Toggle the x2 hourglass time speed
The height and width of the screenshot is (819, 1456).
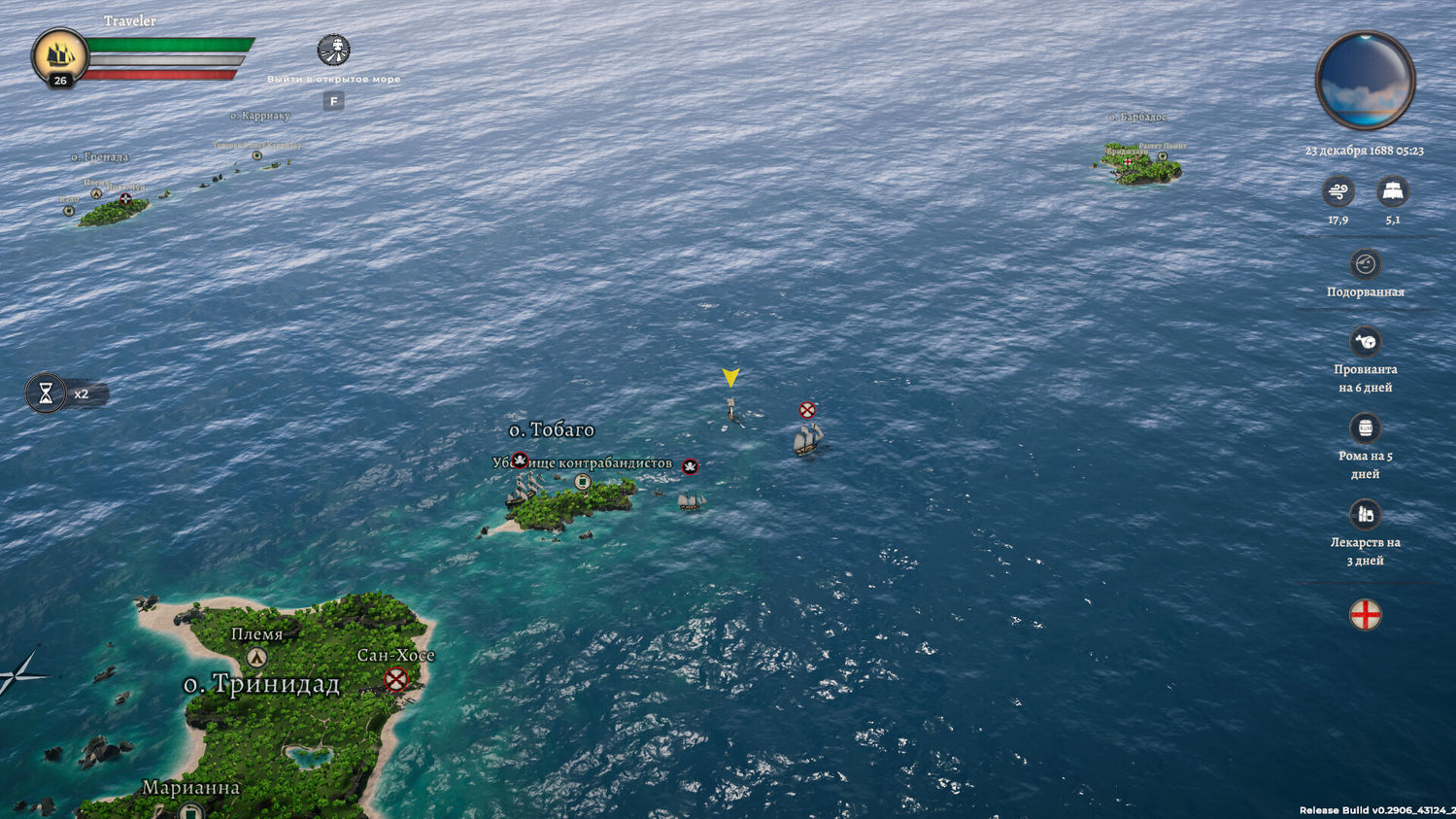tap(46, 393)
